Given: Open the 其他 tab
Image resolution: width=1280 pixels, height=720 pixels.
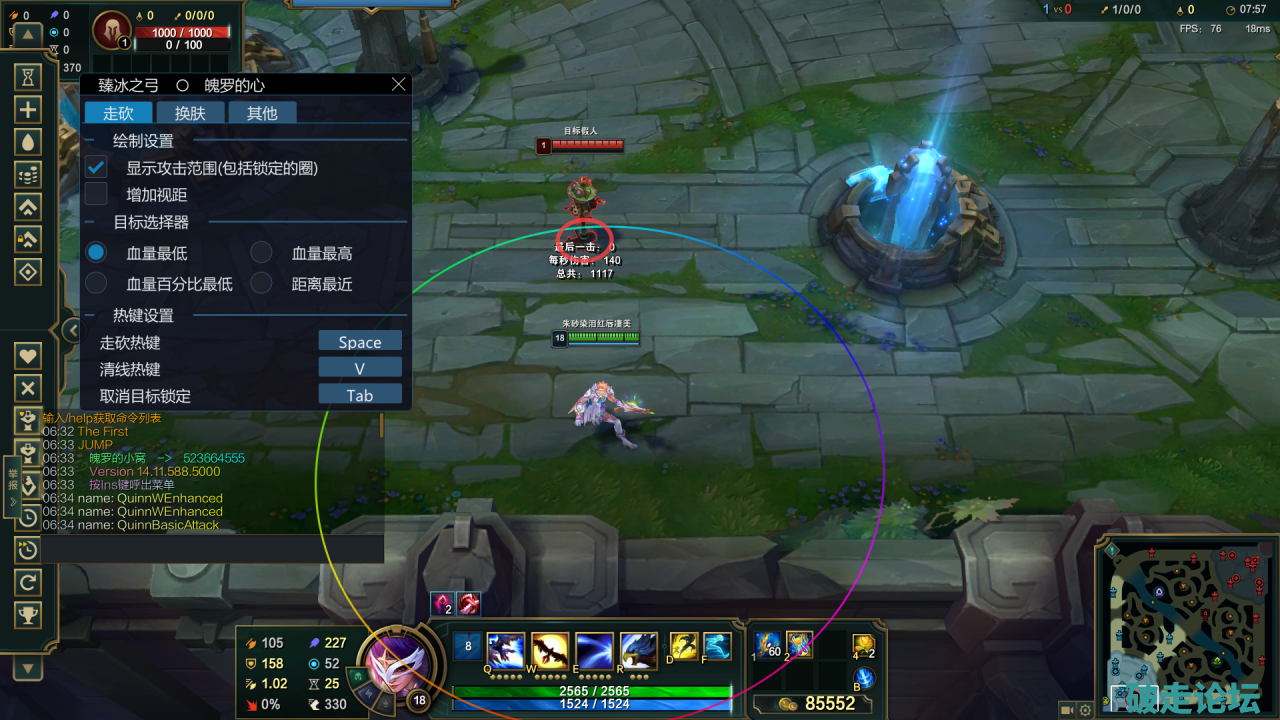Looking at the screenshot, I should click(262, 113).
